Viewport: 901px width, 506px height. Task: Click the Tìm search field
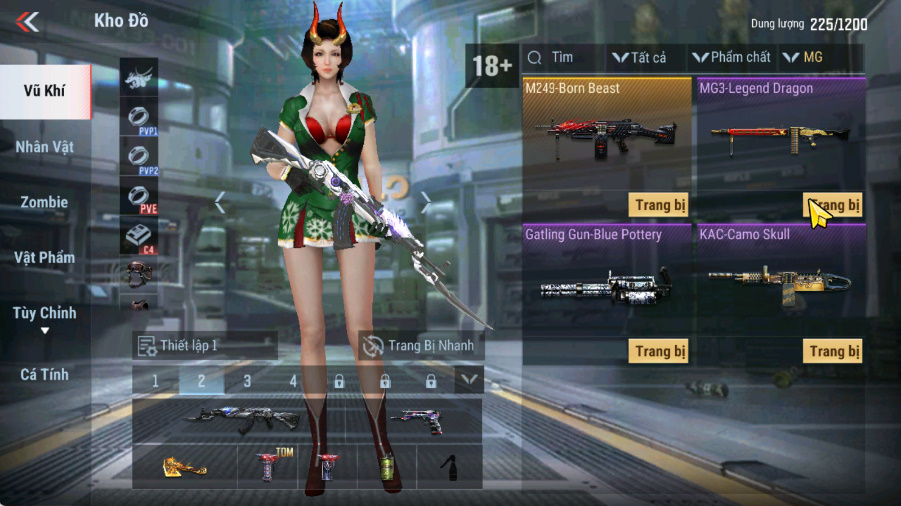pyautogui.click(x=565, y=58)
